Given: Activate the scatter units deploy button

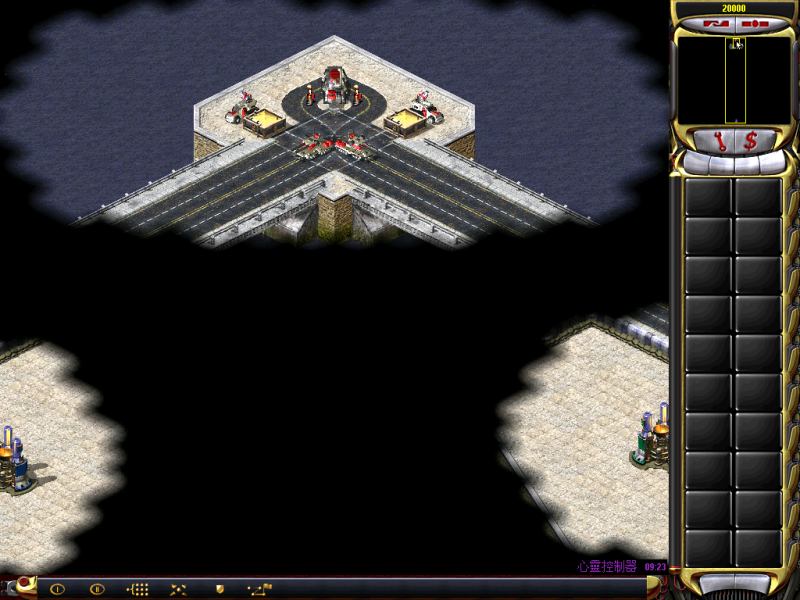Looking at the screenshot, I should (179, 589).
